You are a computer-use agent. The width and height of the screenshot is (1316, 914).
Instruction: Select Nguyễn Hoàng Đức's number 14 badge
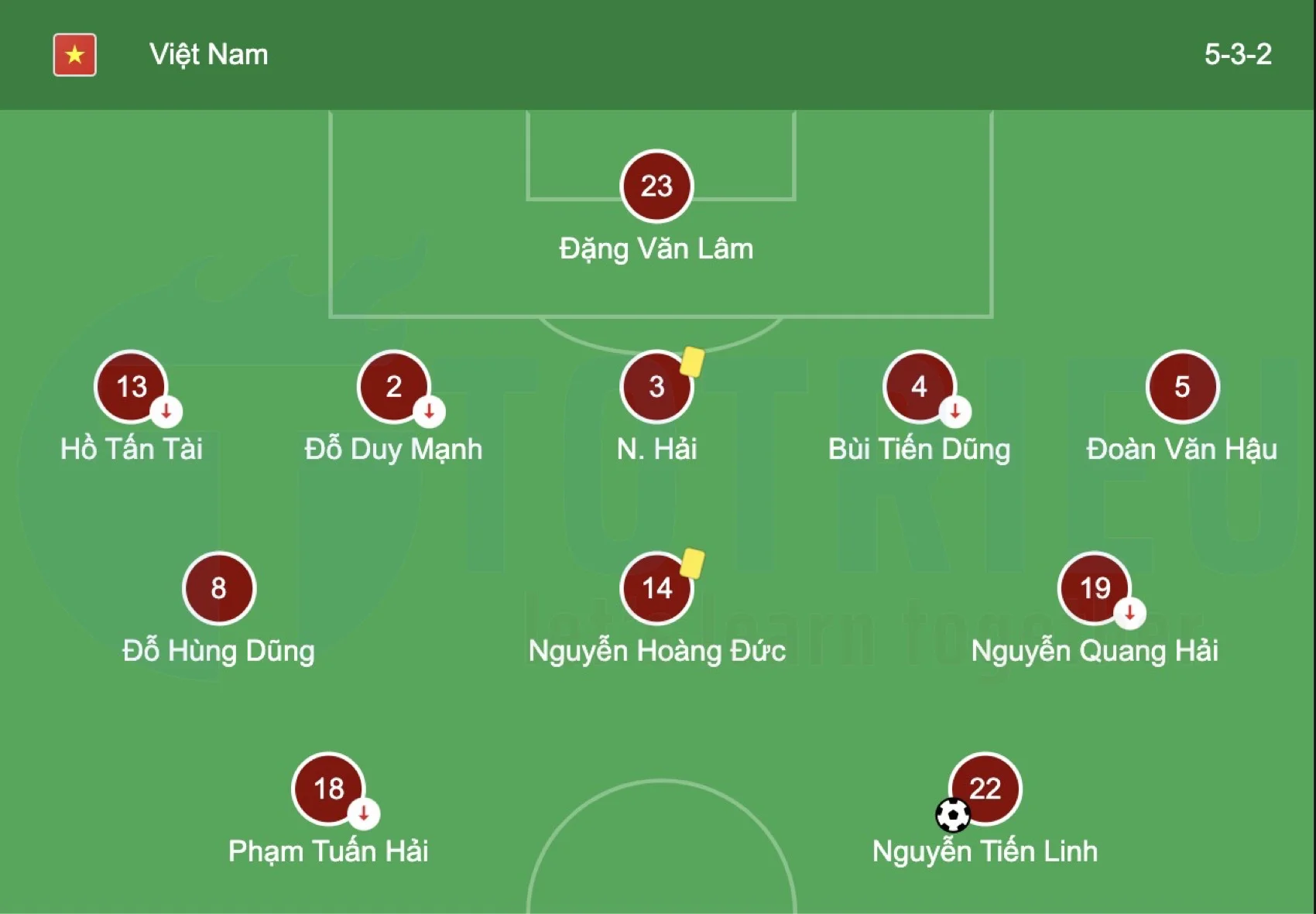click(x=656, y=588)
